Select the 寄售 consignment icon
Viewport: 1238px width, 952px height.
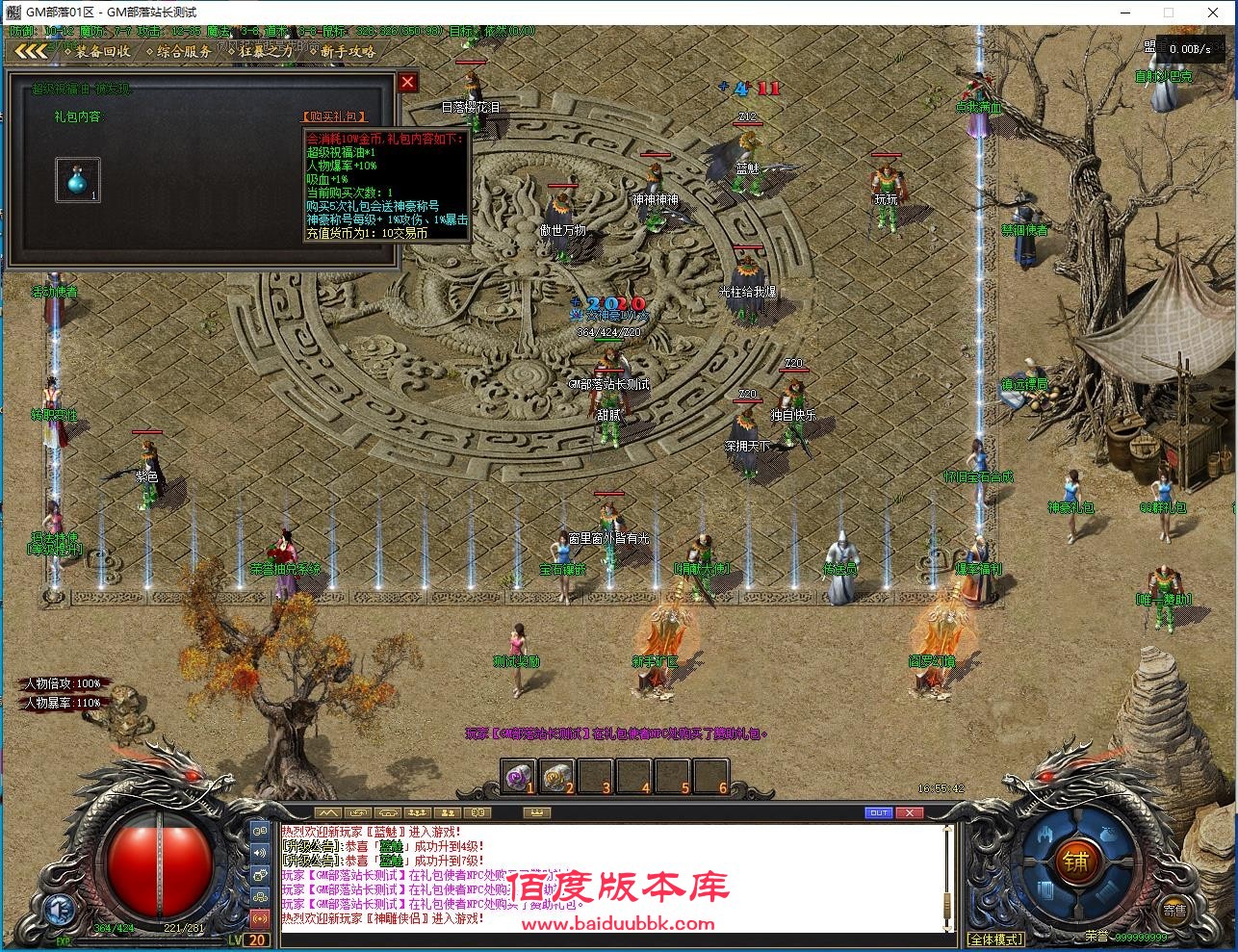tap(1174, 911)
